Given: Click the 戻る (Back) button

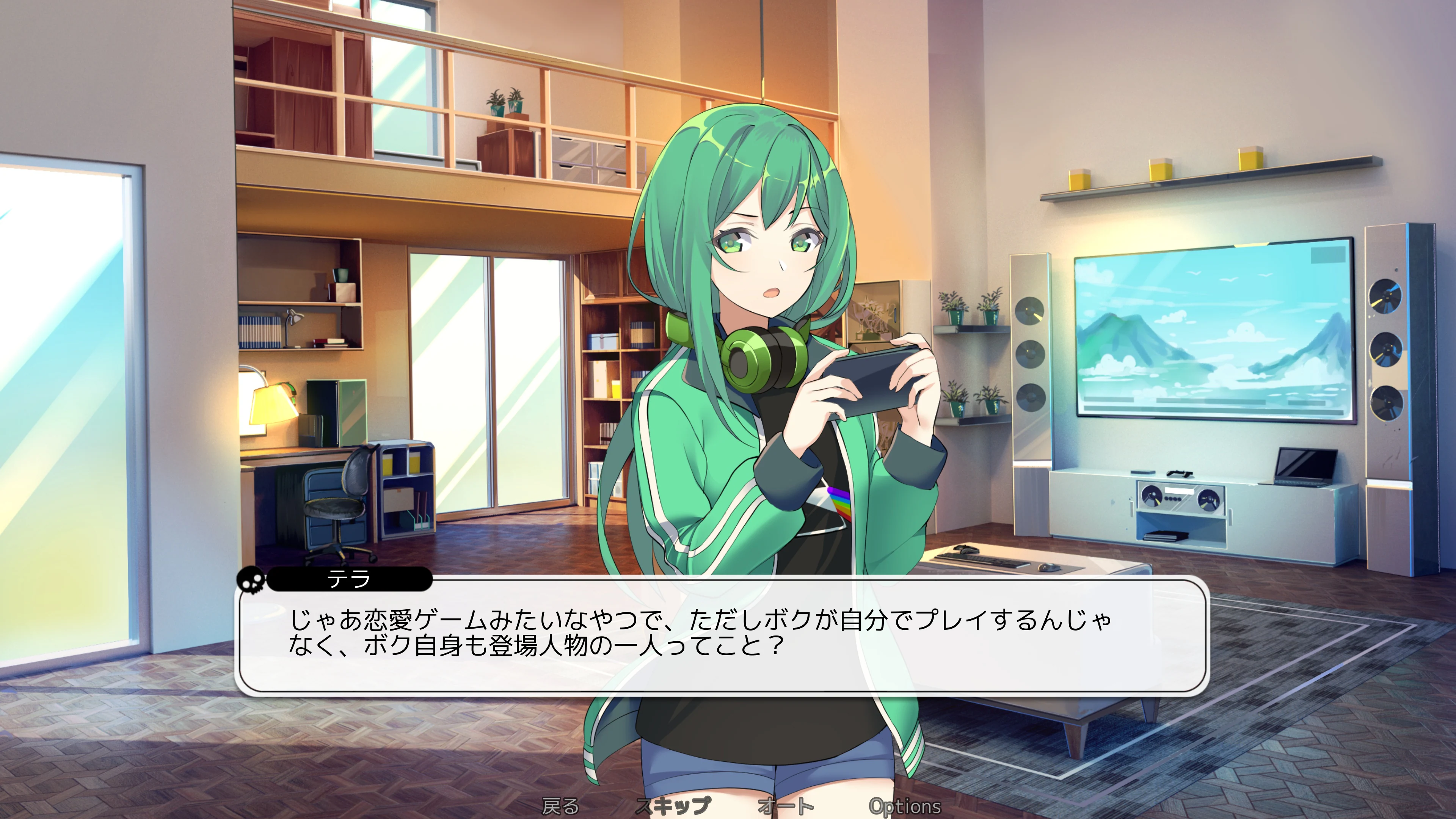Looking at the screenshot, I should (560, 806).
